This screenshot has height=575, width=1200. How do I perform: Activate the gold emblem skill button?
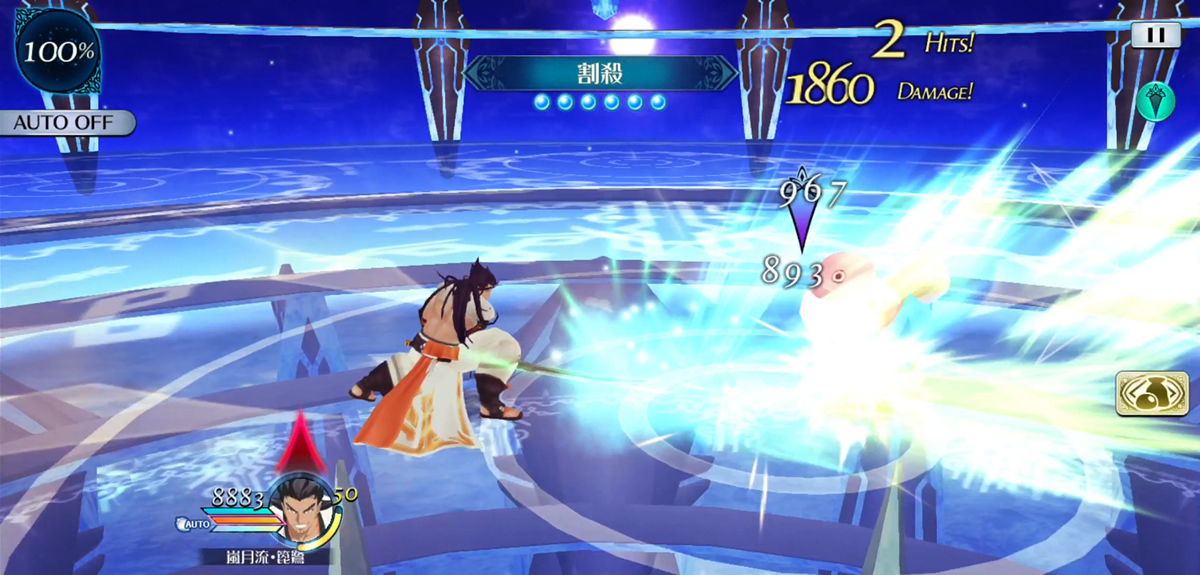click(x=1144, y=394)
